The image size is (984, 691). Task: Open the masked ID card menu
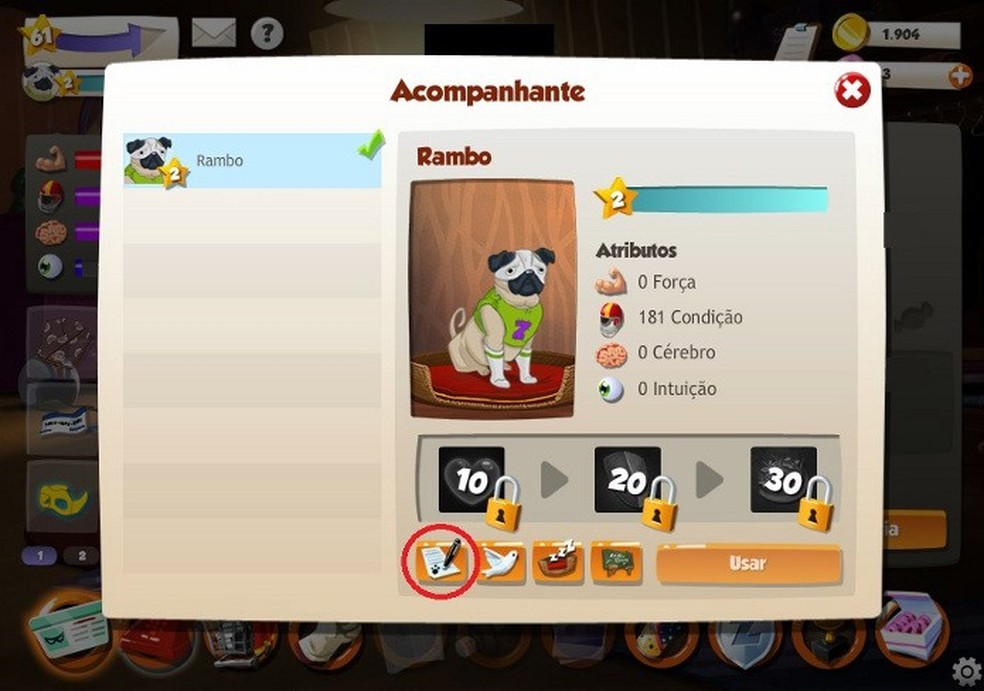[65, 632]
